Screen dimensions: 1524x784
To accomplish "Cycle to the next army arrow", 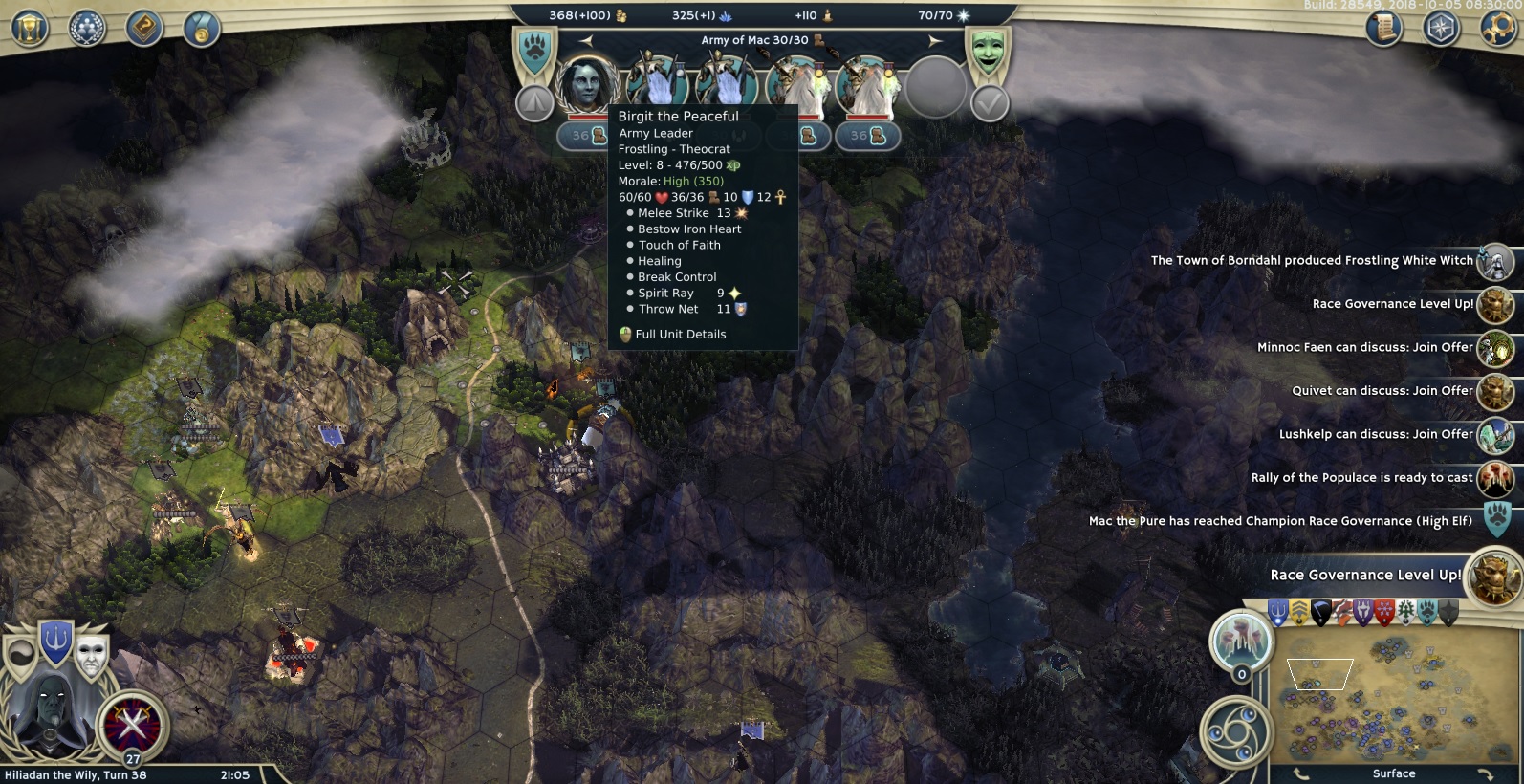I will coord(935,40).
